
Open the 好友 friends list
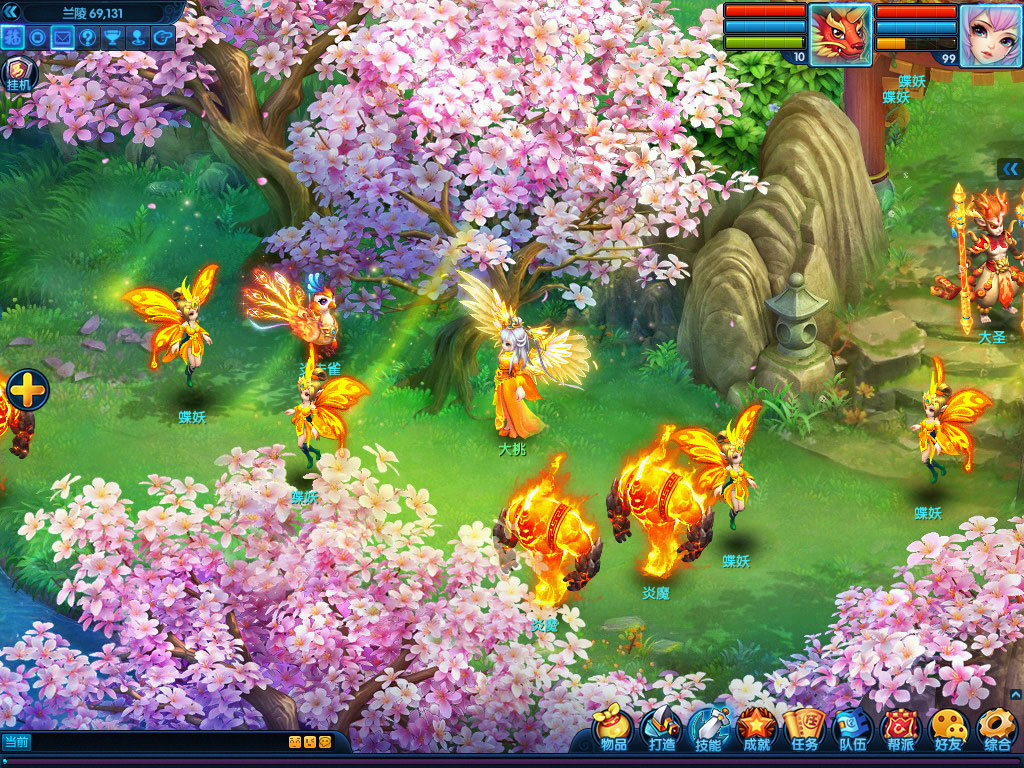coord(948,729)
